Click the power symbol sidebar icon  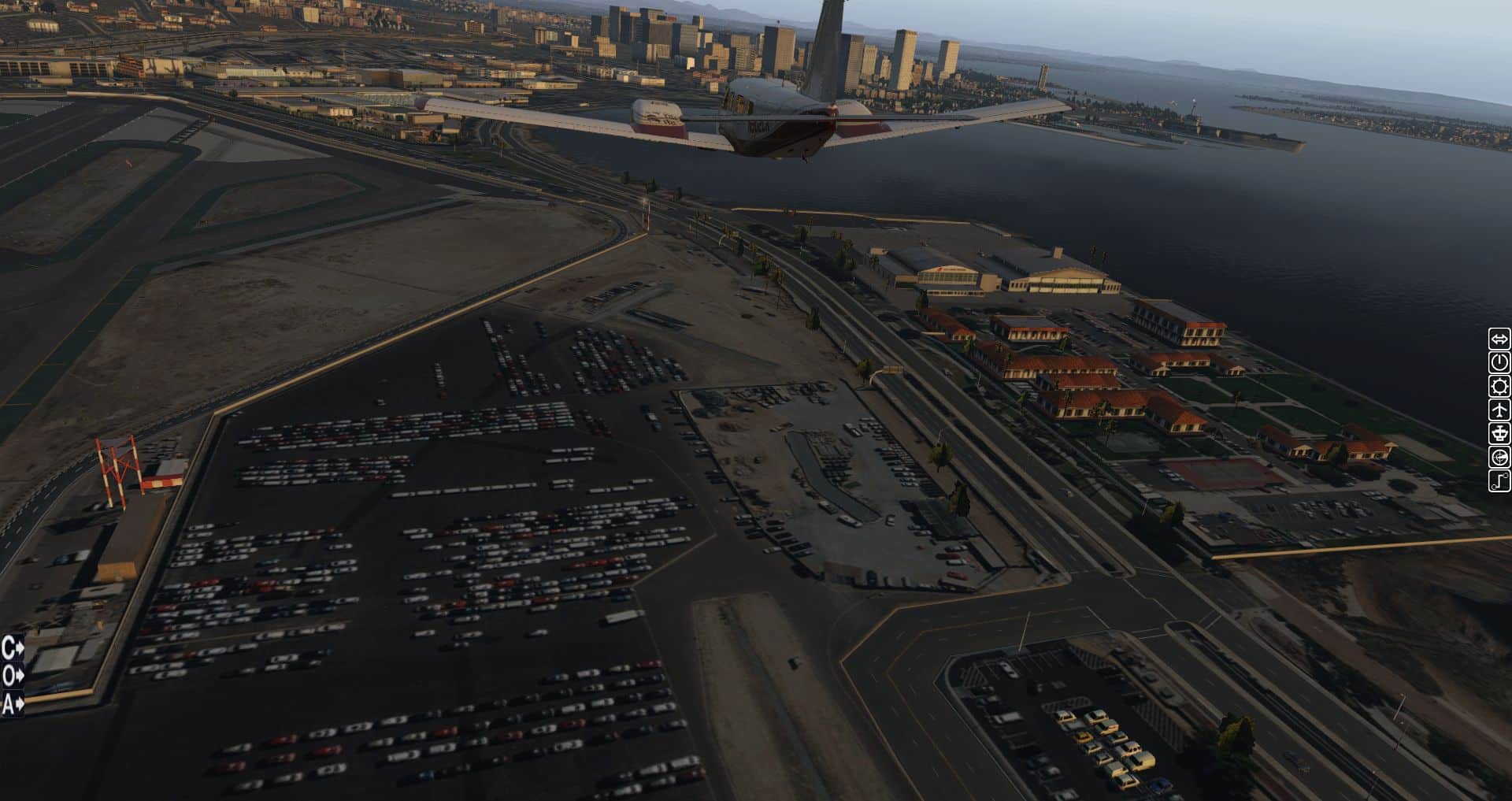(1499, 362)
